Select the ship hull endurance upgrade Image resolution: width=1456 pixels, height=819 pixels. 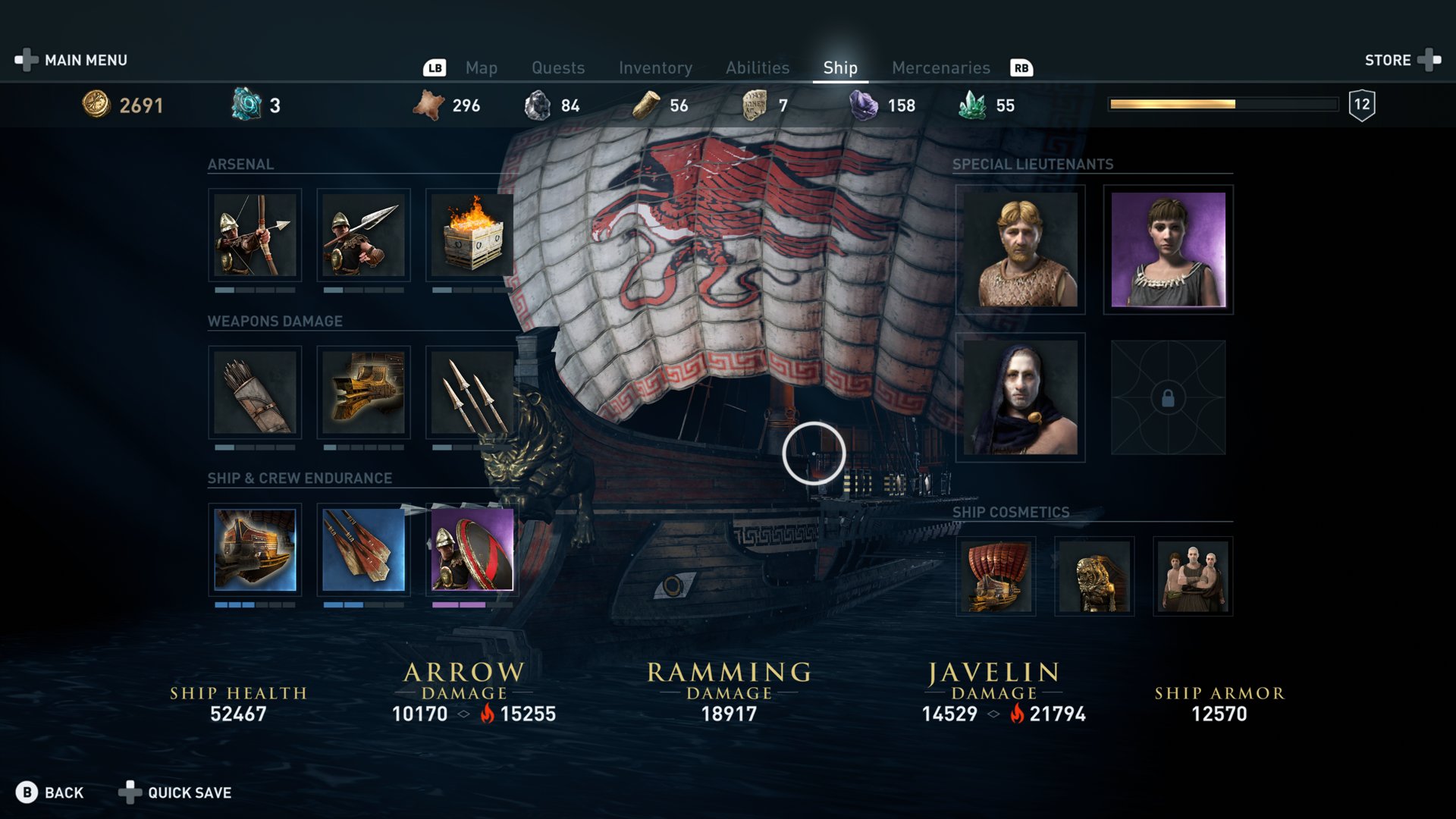[x=255, y=550]
